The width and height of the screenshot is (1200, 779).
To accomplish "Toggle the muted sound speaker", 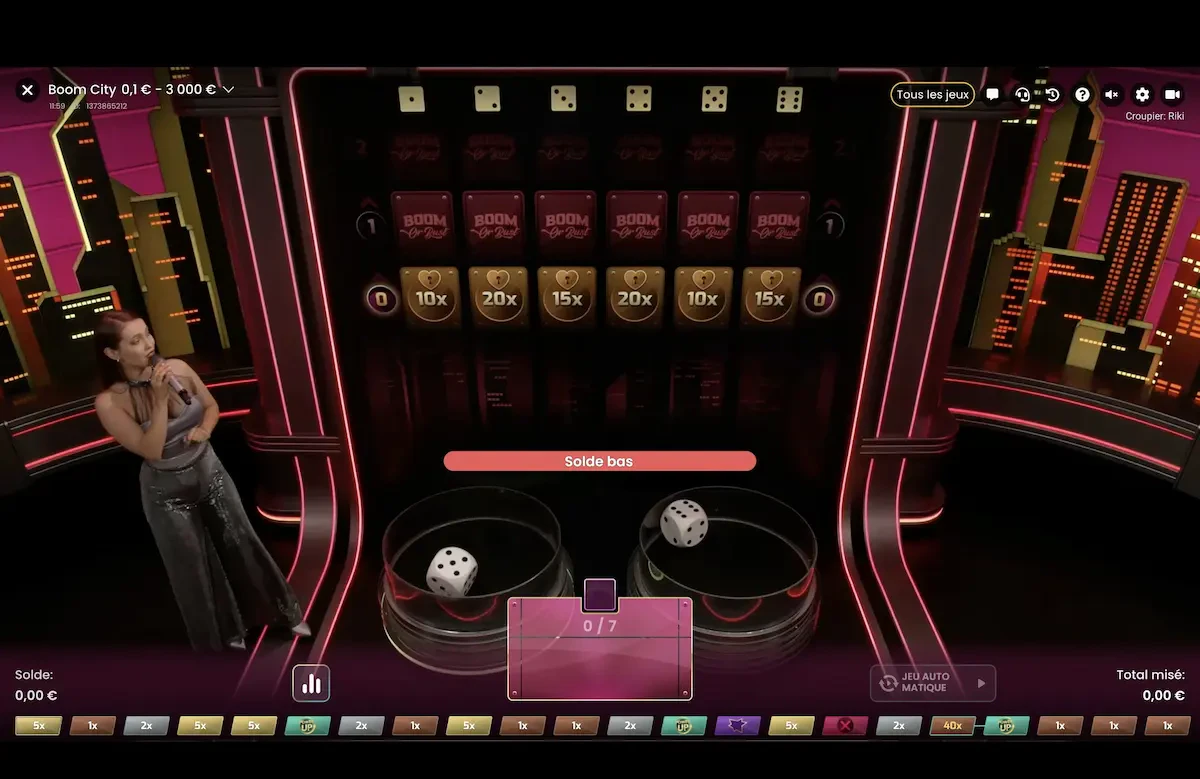I will (x=1112, y=95).
